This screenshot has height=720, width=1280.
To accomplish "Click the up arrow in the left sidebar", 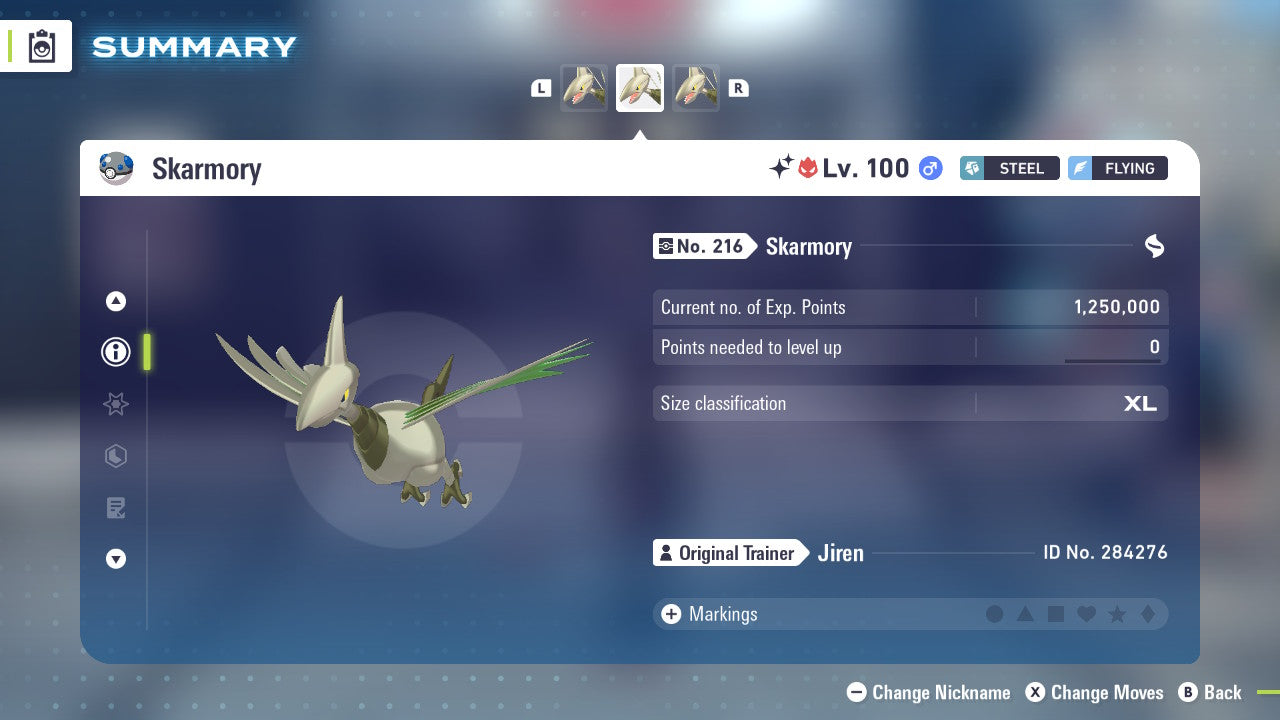I will (x=115, y=301).
